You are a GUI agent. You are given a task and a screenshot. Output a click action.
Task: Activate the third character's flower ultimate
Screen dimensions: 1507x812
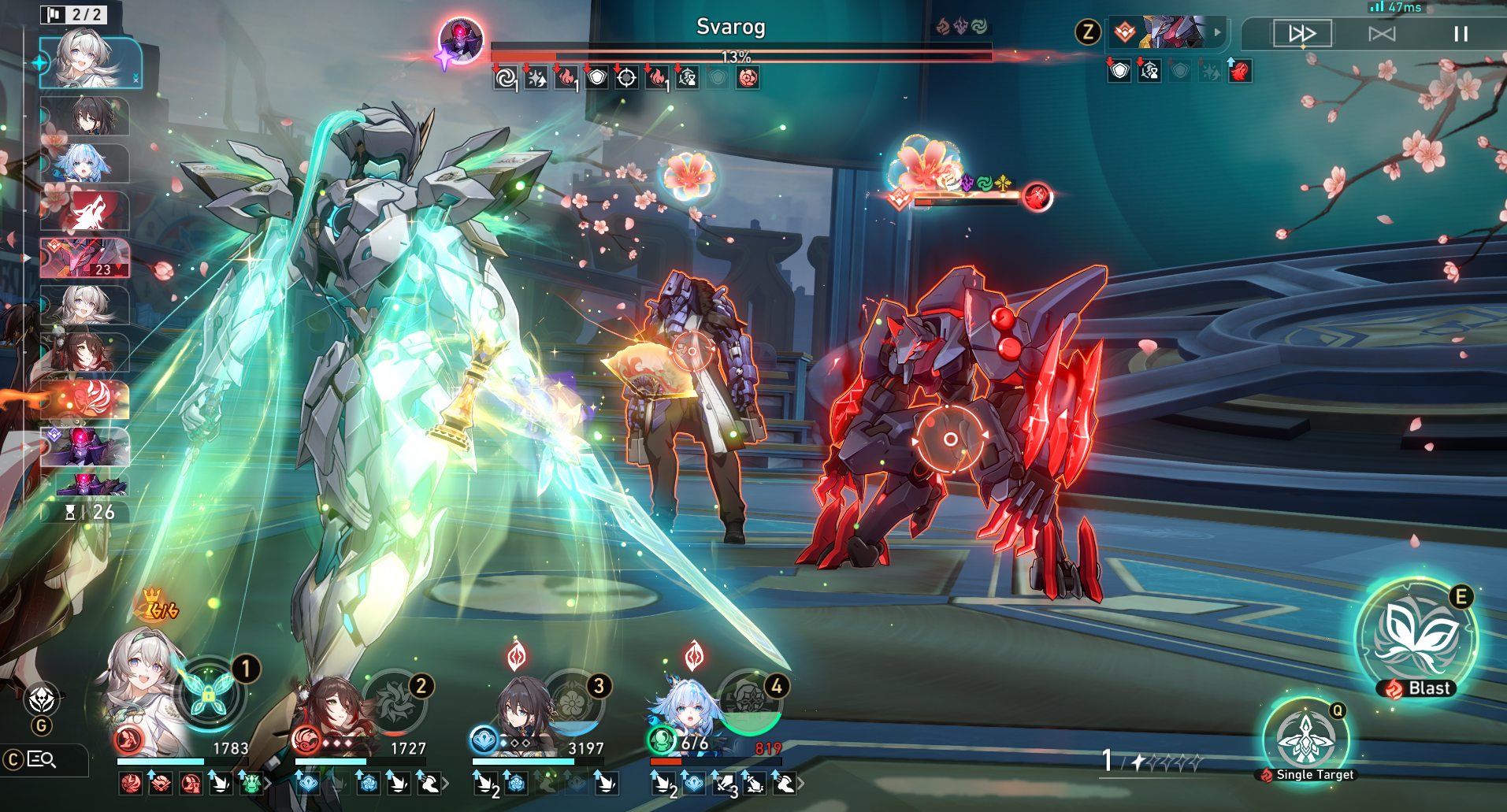click(x=573, y=699)
